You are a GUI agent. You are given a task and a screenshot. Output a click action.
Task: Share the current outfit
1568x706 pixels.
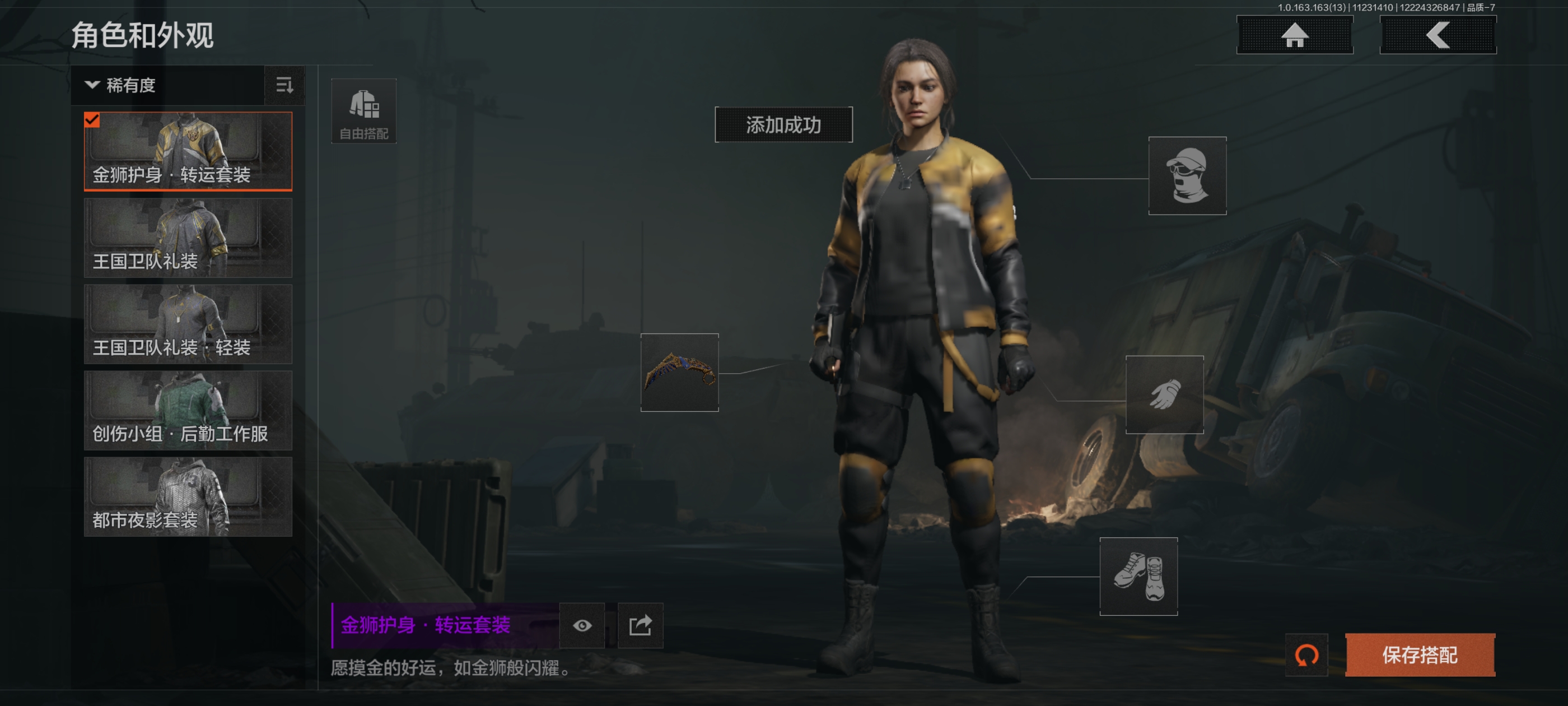coord(640,625)
